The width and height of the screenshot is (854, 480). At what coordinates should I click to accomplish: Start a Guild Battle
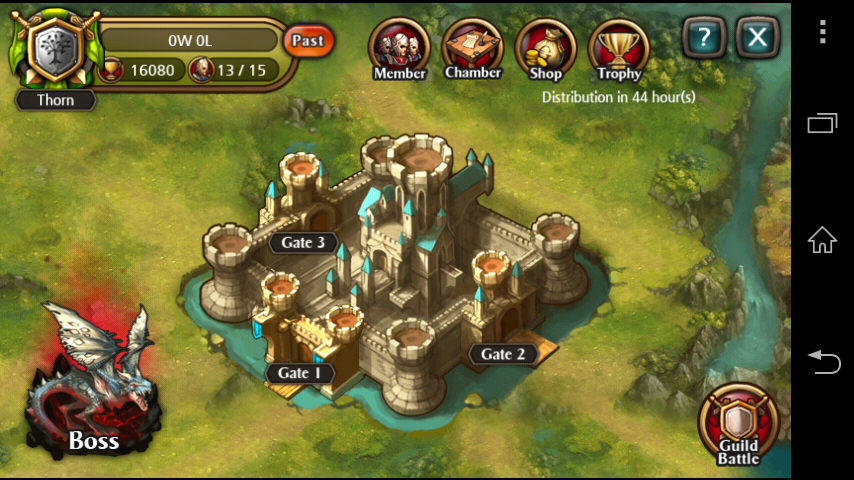(x=738, y=425)
